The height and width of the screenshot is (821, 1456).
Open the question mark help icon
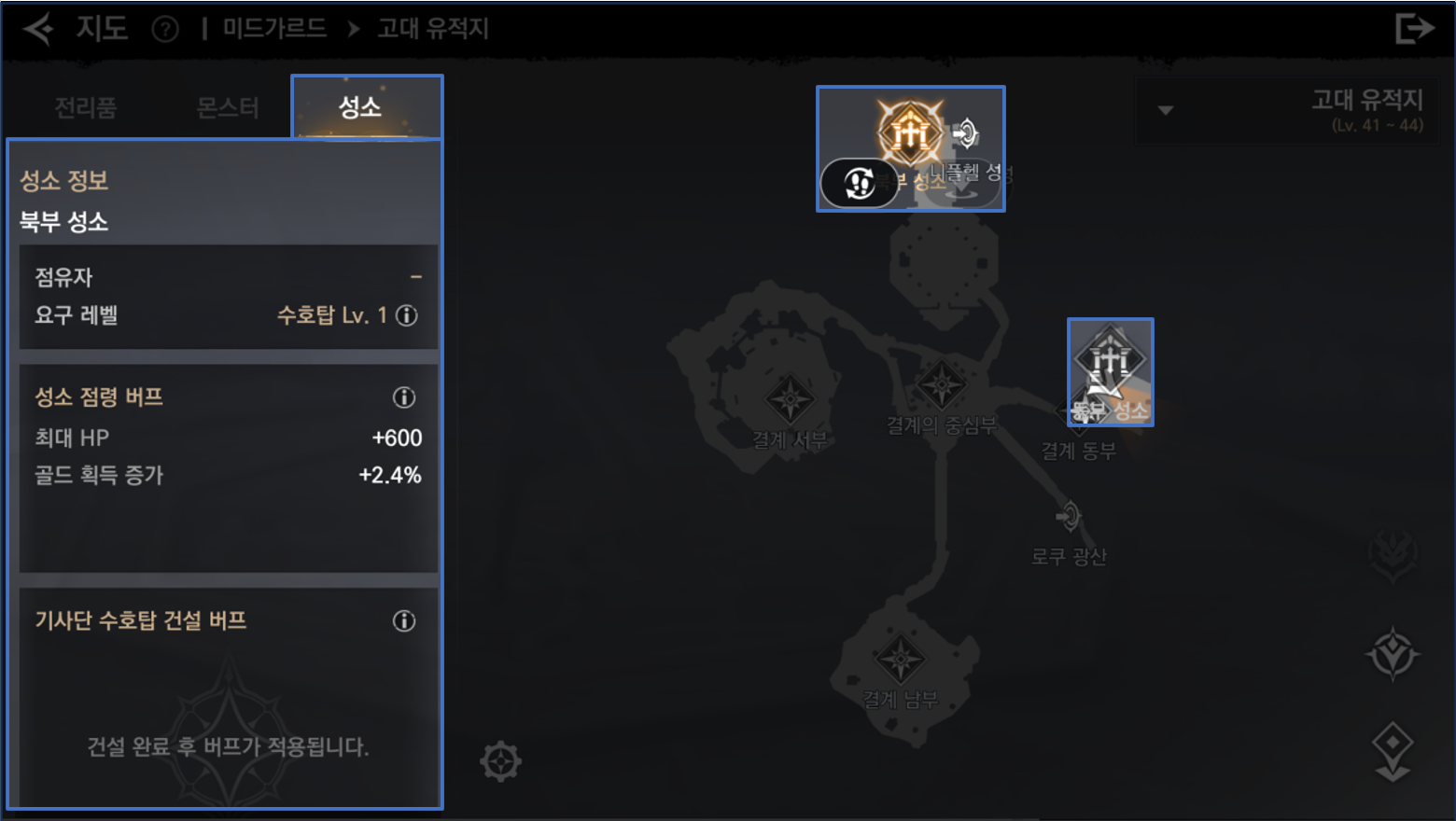pos(165,30)
